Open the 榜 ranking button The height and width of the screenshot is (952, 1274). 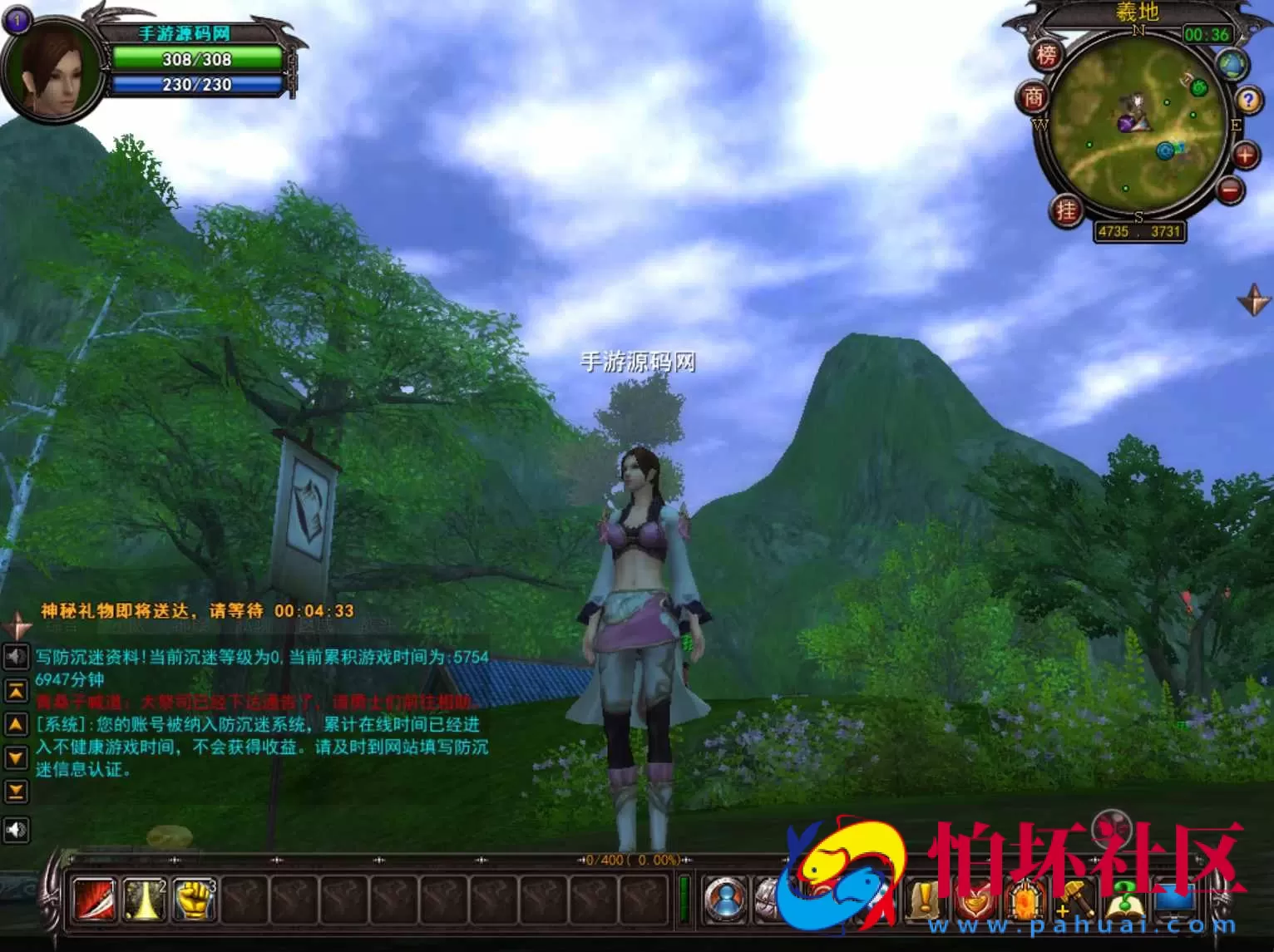(x=1046, y=56)
